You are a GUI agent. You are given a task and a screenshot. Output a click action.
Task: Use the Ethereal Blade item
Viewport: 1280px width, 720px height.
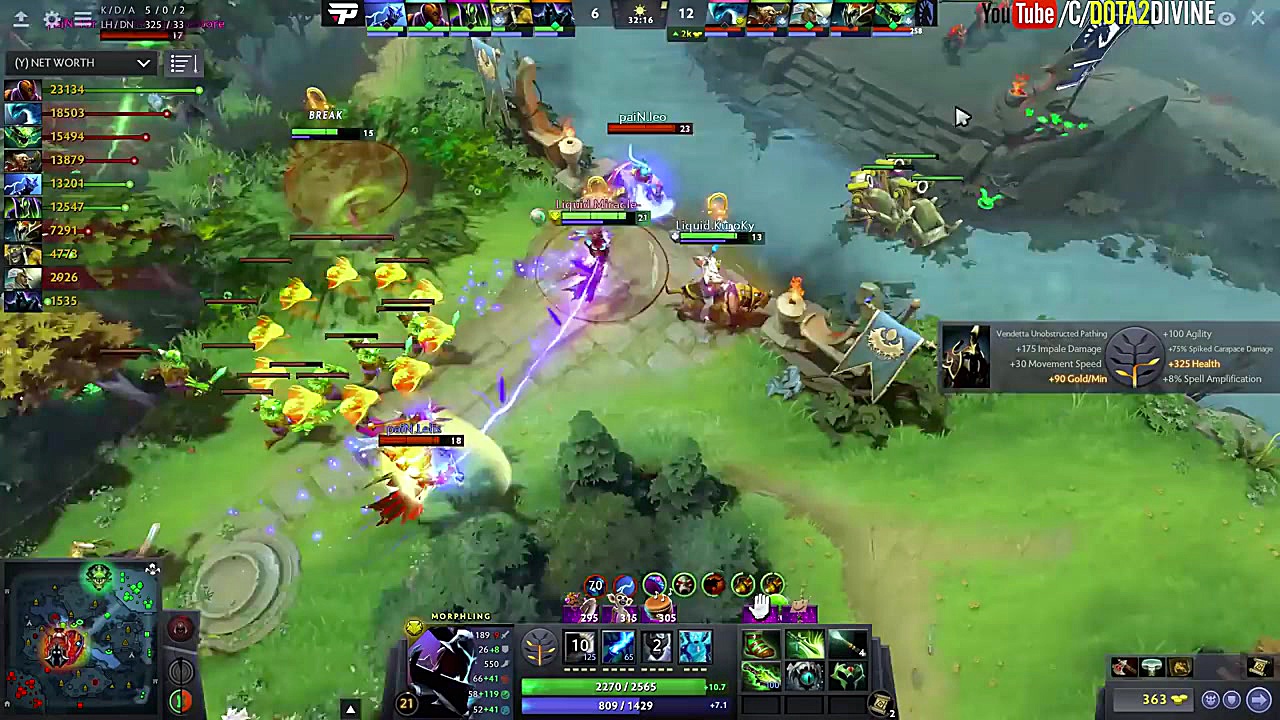(x=803, y=645)
